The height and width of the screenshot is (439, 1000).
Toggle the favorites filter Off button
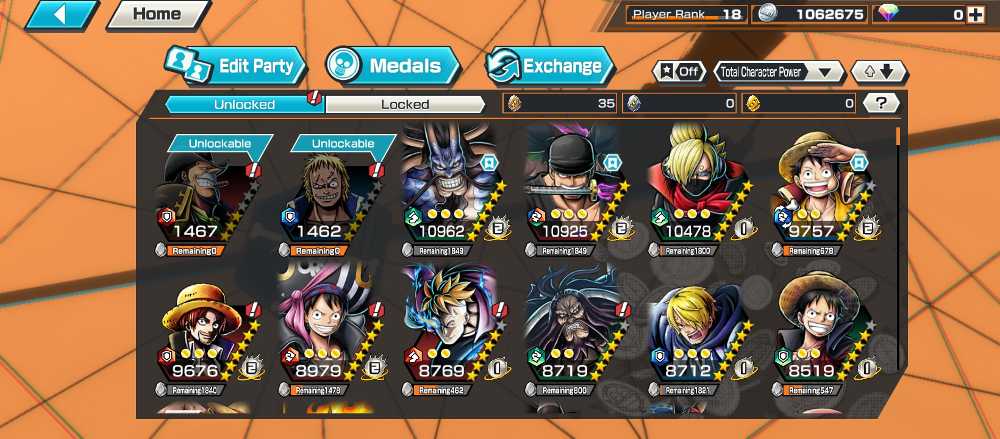(679, 72)
